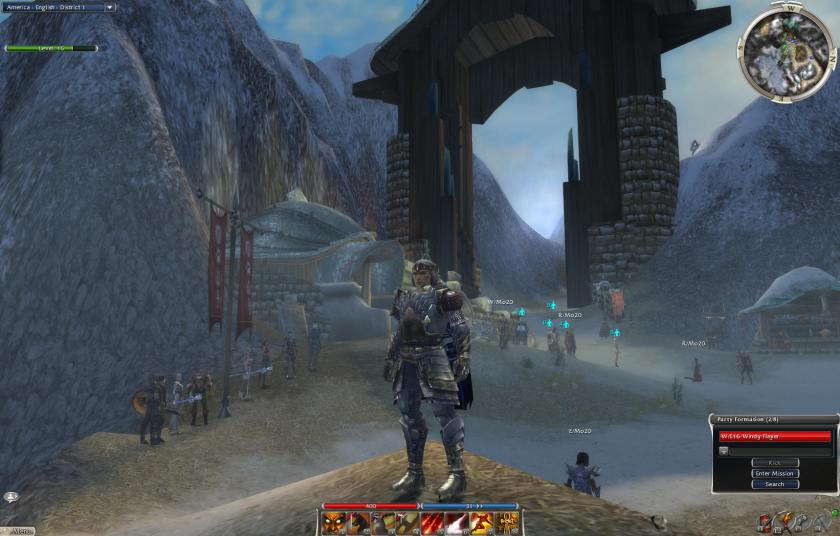Click the chat bubble icon
The width and height of the screenshot is (840, 536).
click(12, 496)
